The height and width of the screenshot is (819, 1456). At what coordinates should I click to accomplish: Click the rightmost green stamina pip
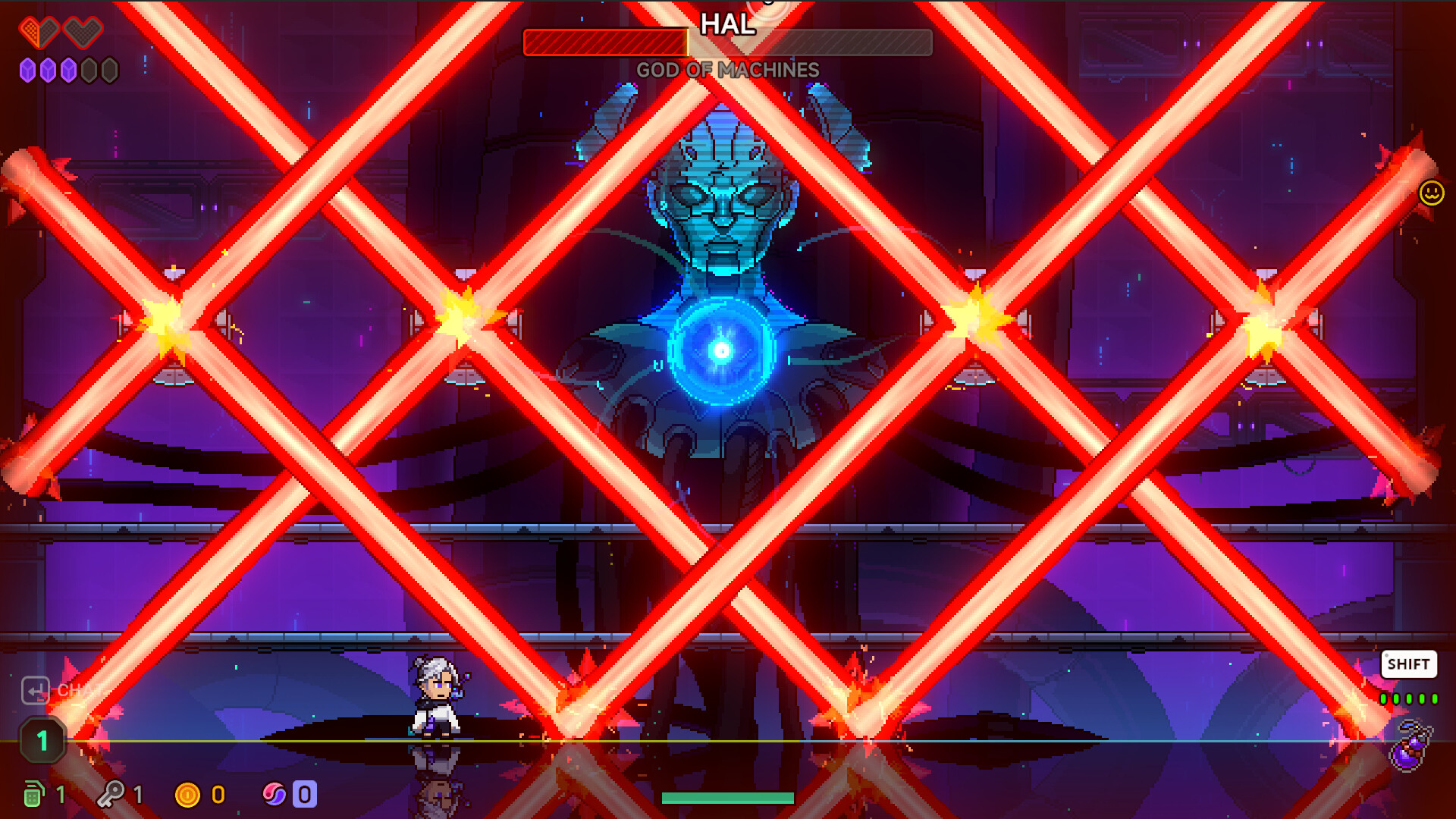[x=1435, y=699]
